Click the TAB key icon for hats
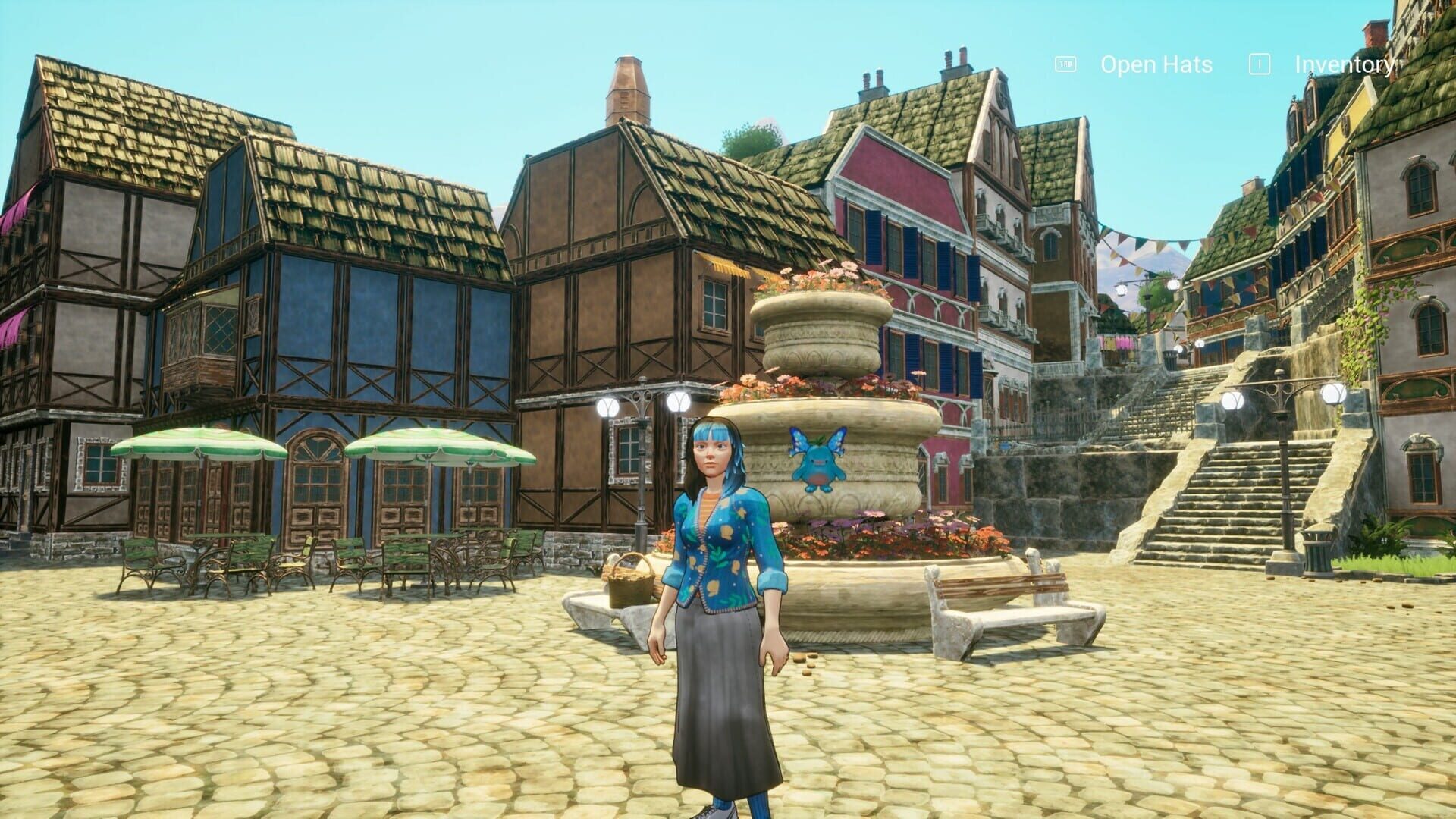This screenshot has height=819, width=1456. [1064, 64]
